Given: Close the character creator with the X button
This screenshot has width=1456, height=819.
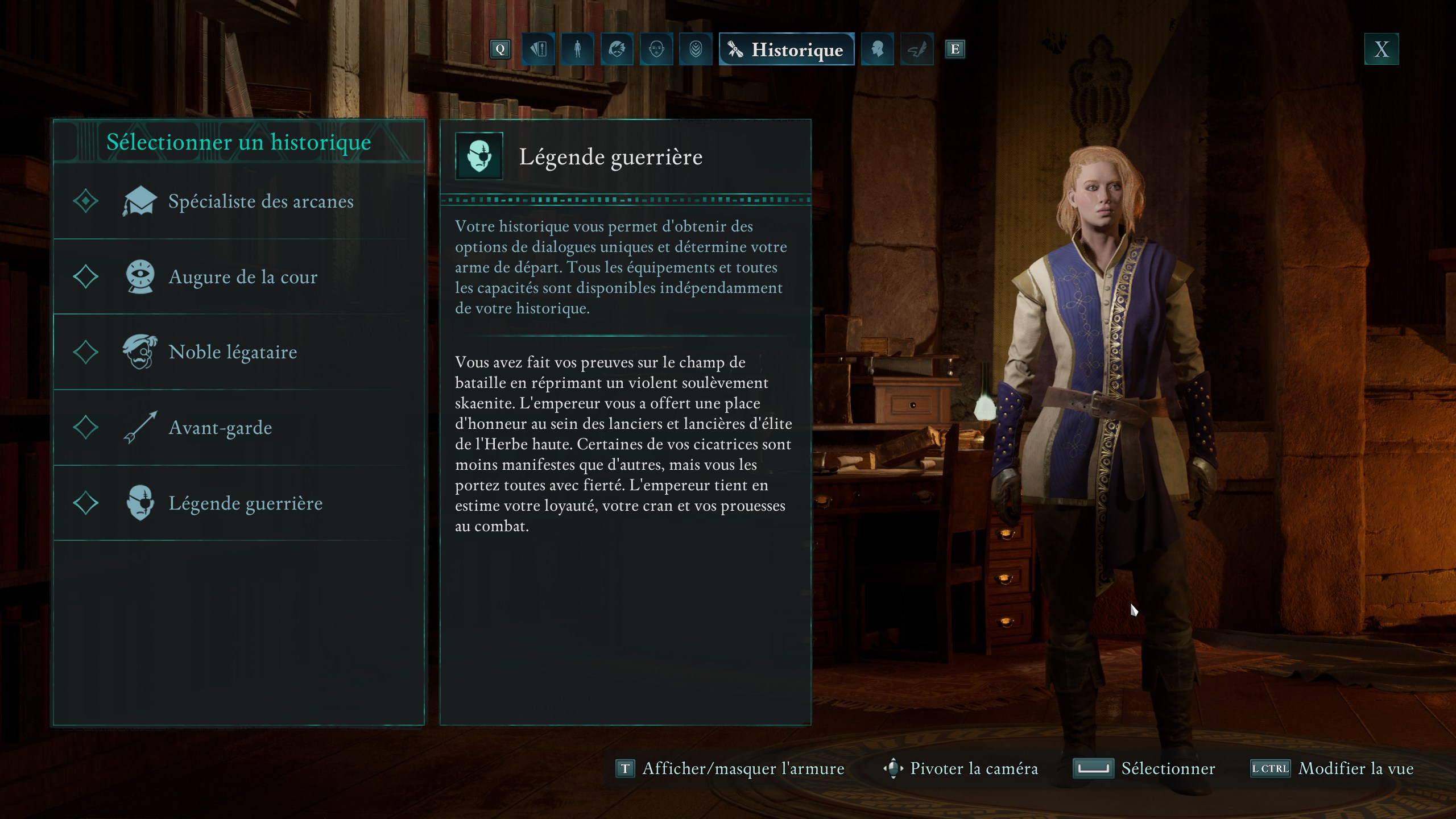Looking at the screenshot, I should 1381,49.
